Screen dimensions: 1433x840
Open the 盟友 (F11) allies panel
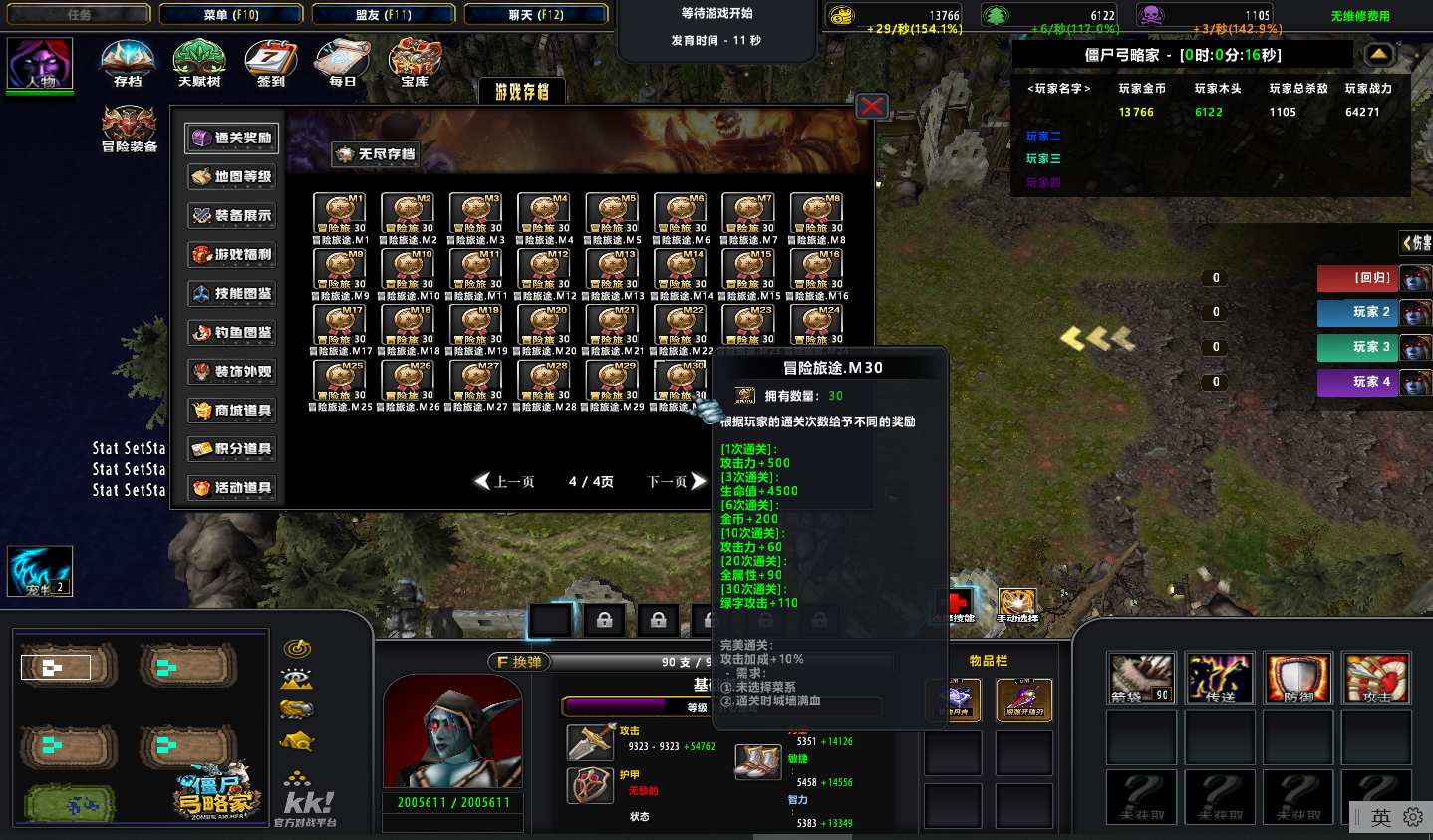point(384,15)
